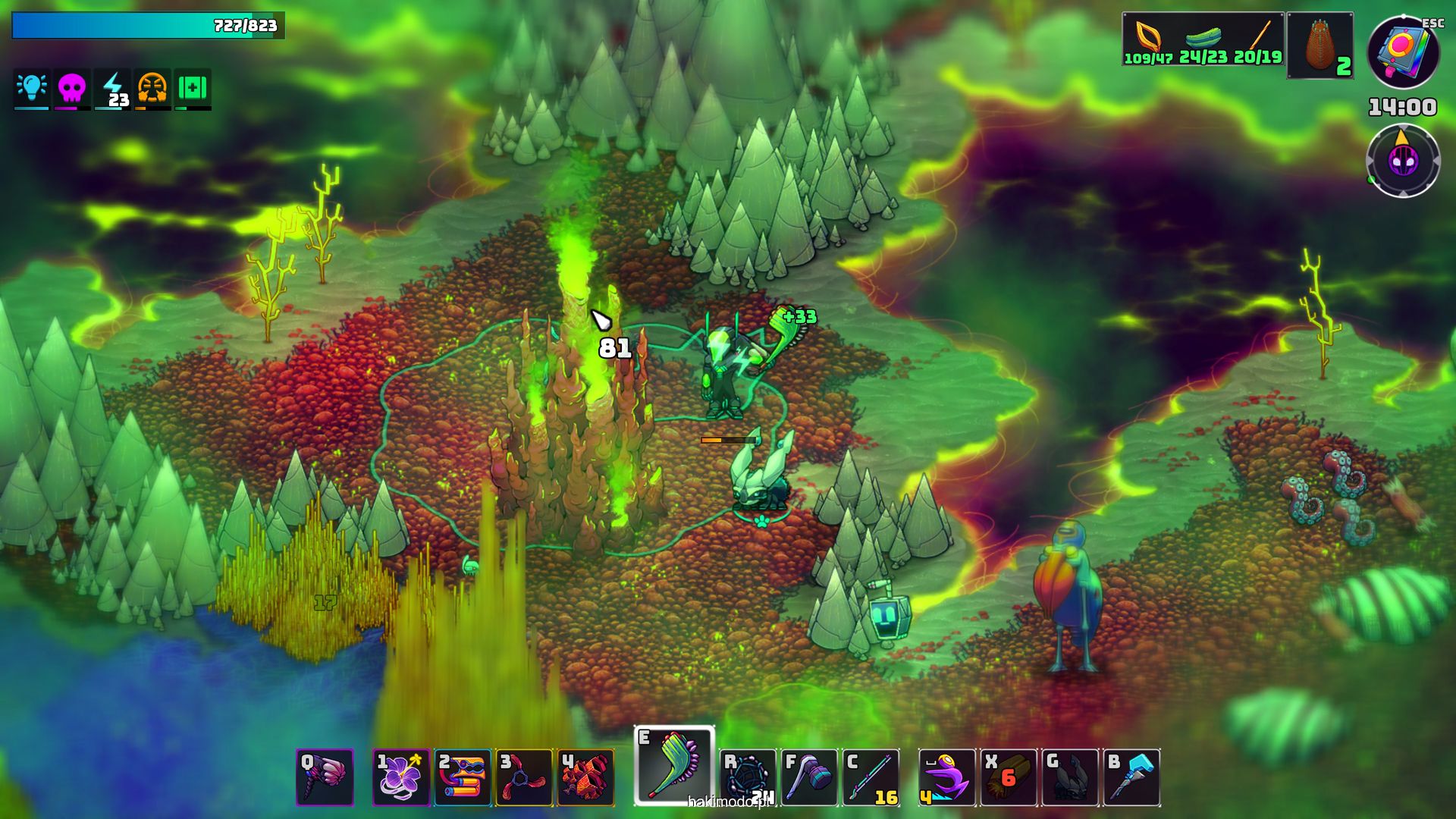Select the wooden log slot
Screen dimensions: 1456x819
click(x=1009, y=777)
